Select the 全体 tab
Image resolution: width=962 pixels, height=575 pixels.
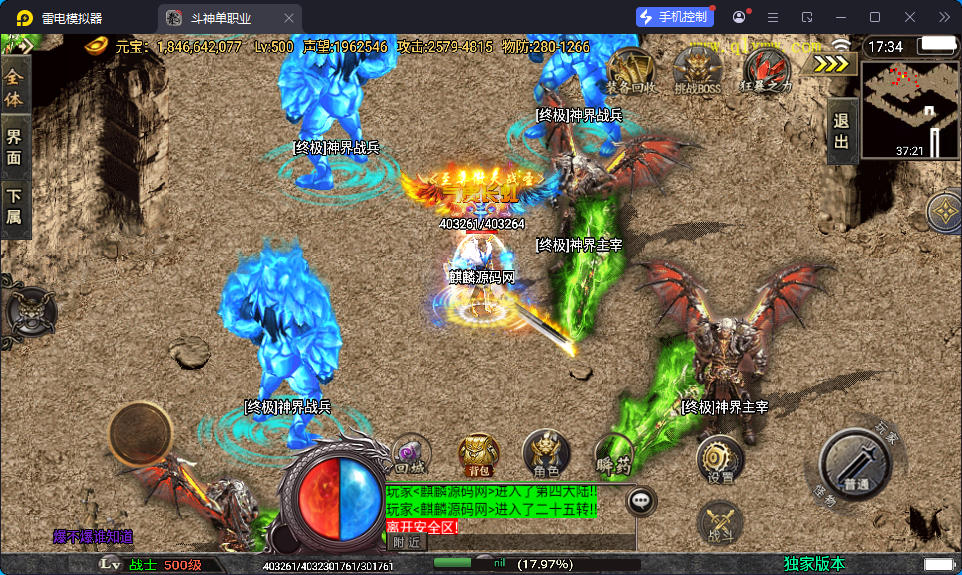tap(14, 88)
